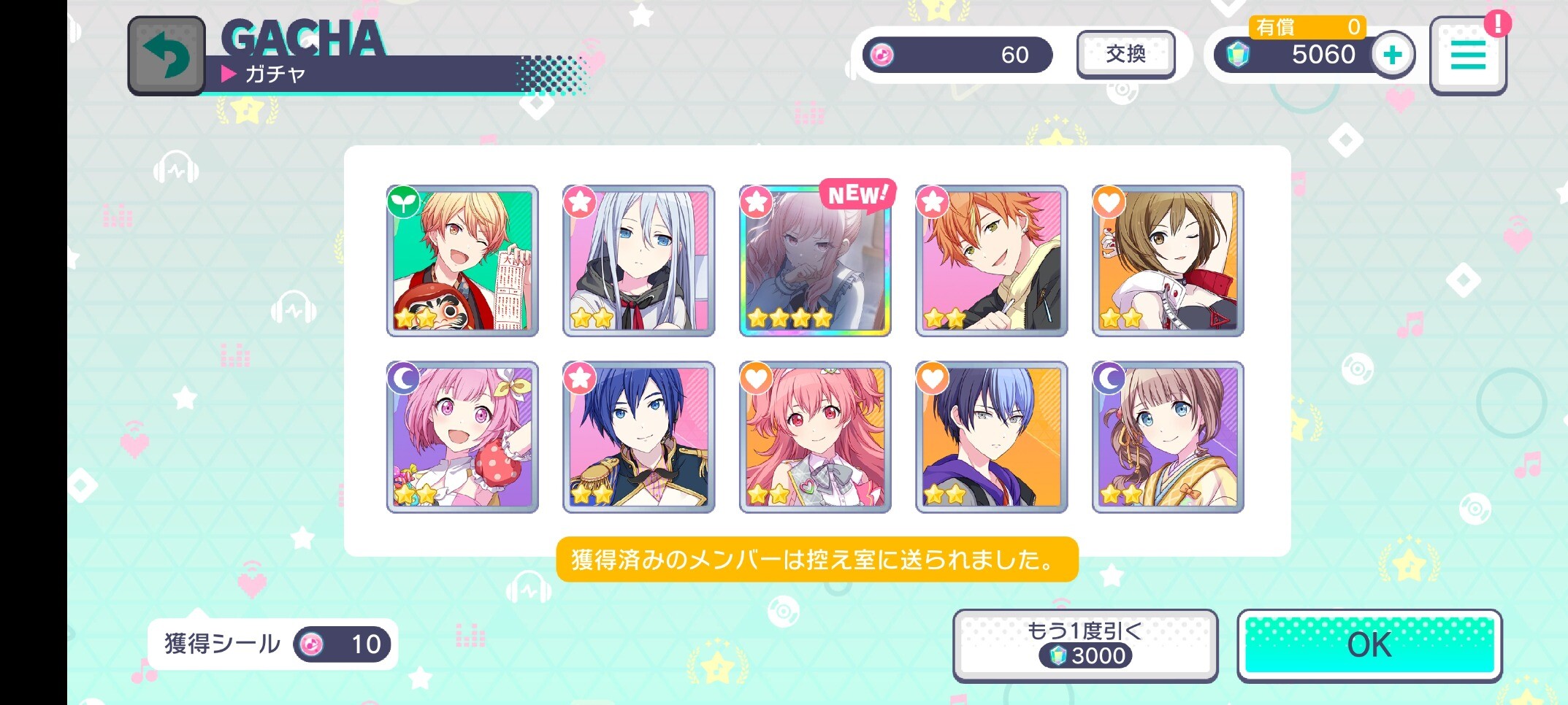Image resolution: width=1568 pixels, height=705 pixels.
Task: Select the blue-haired boy in uniform card
Action: (638, 436)
